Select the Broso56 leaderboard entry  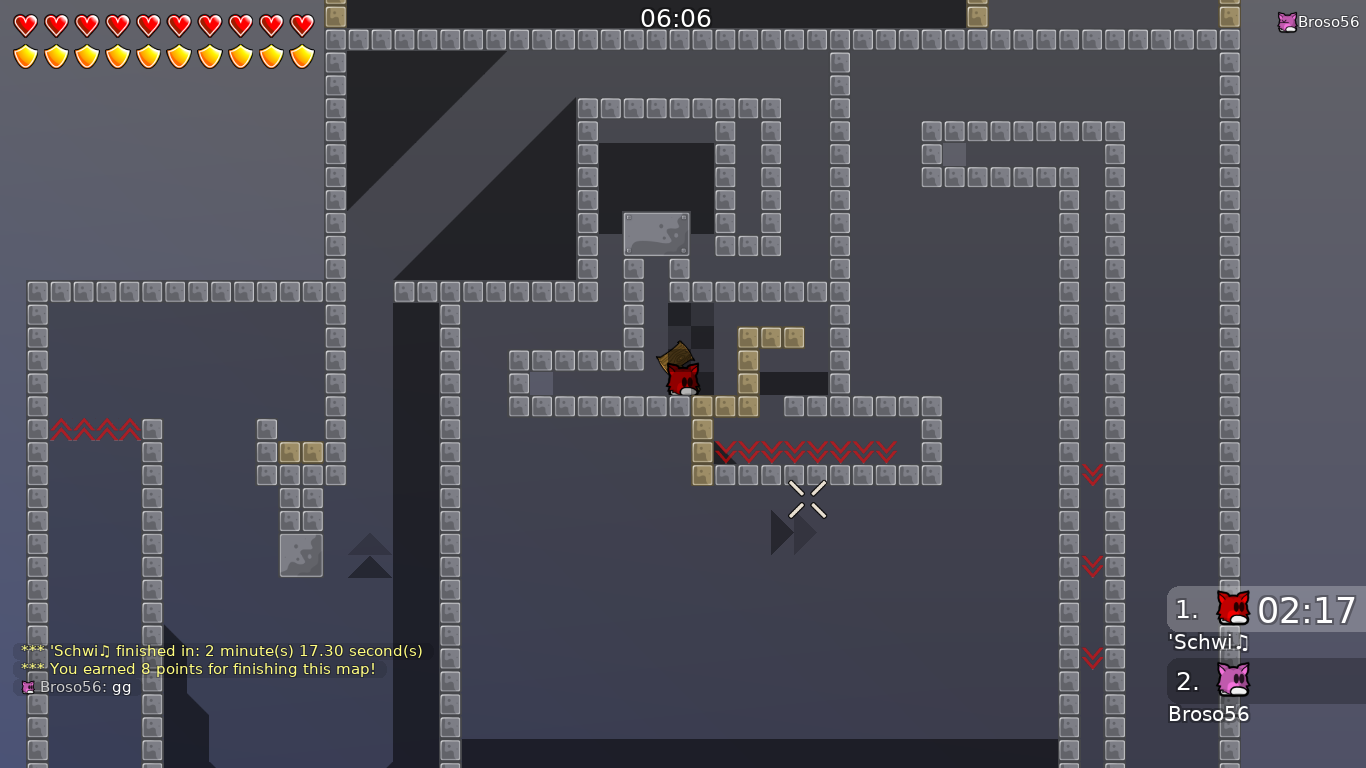pos(1208,714)
